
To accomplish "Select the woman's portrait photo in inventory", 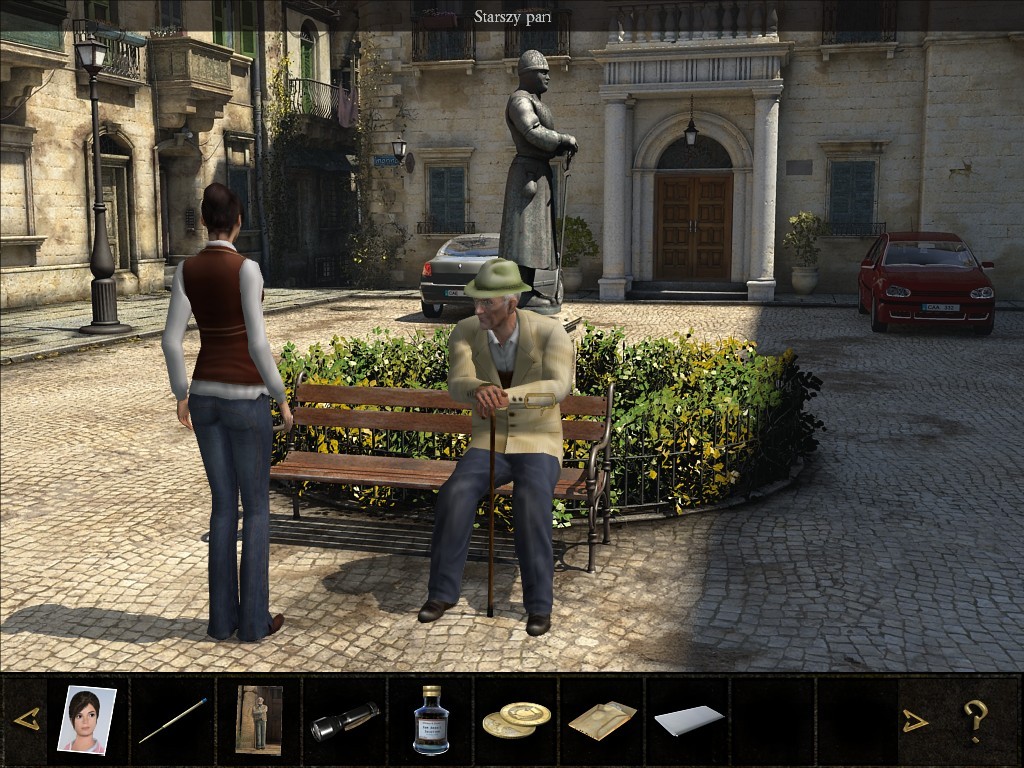I will pyautogui.click(x=86, y=719).
